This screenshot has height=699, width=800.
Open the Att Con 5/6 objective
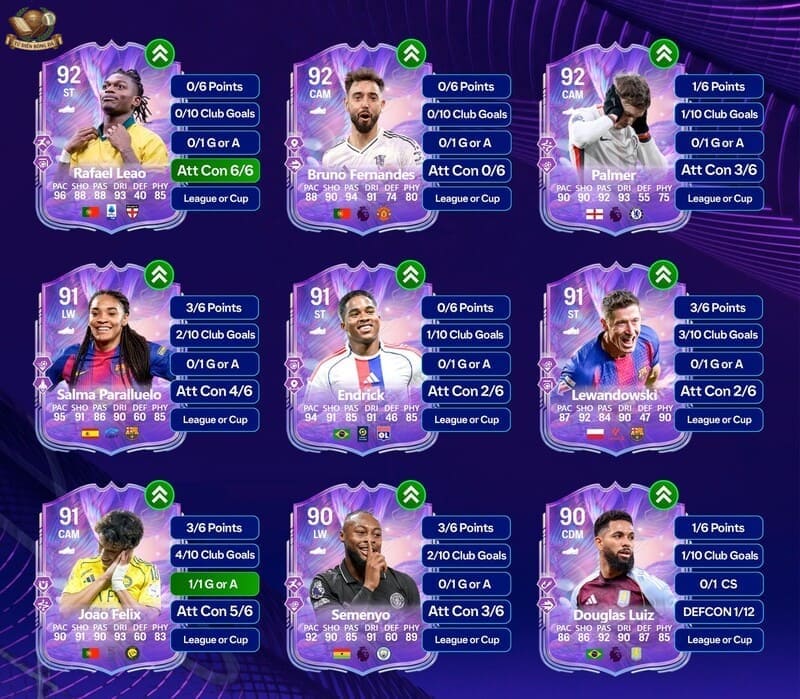(215, 611)
